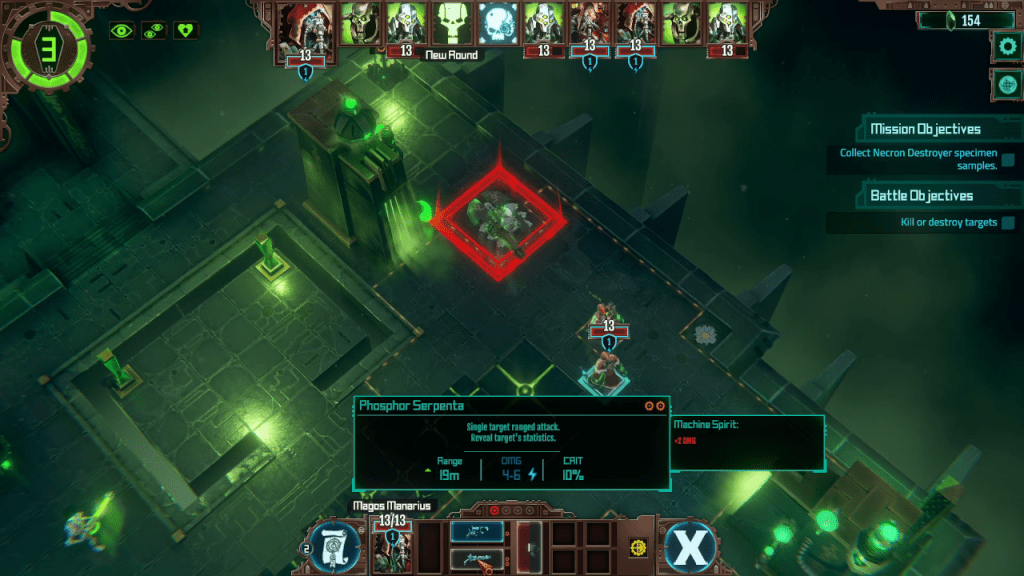This screenshot has width=1024, height=576.
Task: Click the New Round skull icon in turn order
Action: point(451,22)
